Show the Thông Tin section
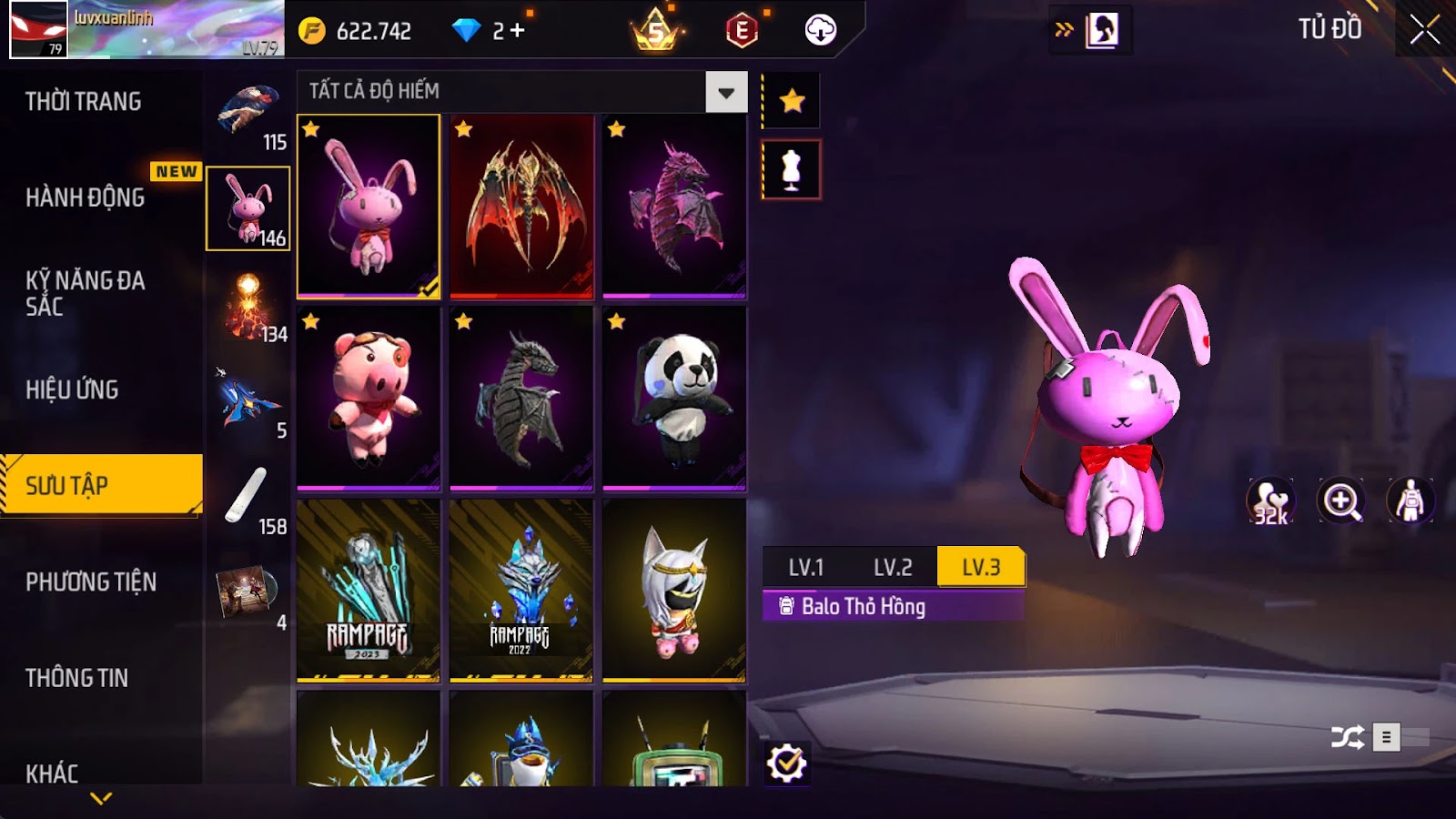 (77, 678)
